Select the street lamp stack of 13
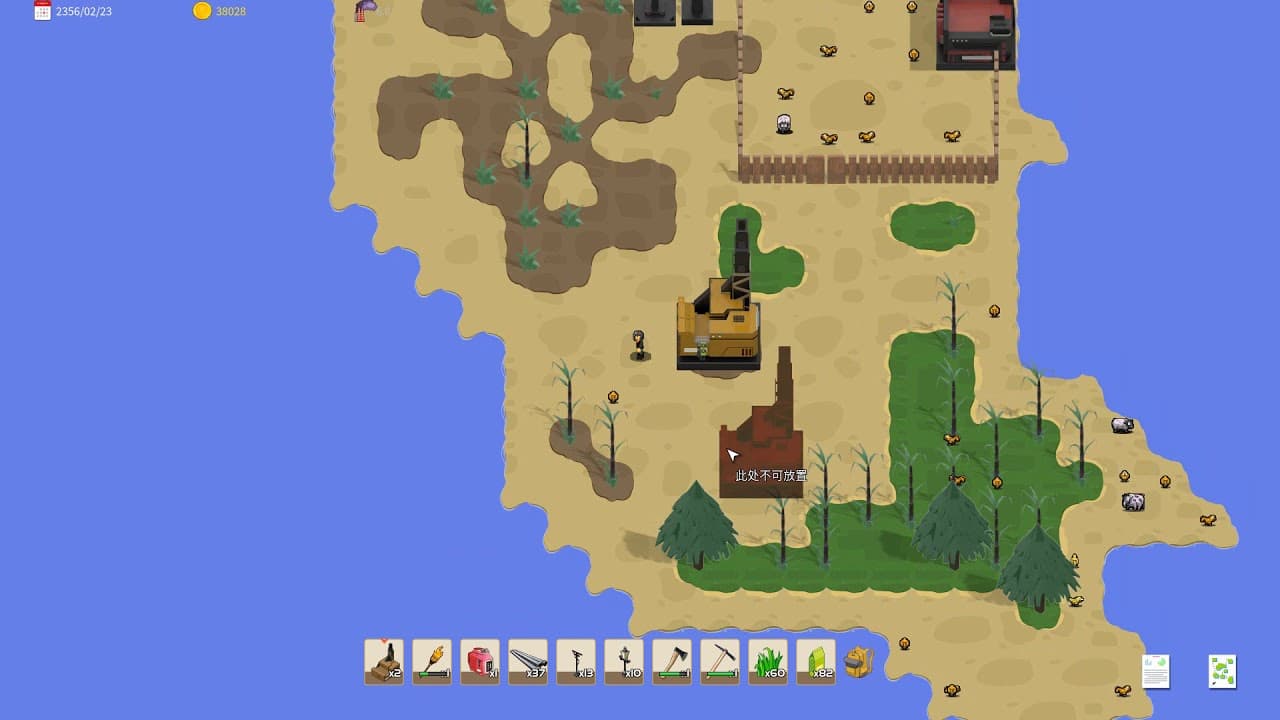 click(575, 660)
